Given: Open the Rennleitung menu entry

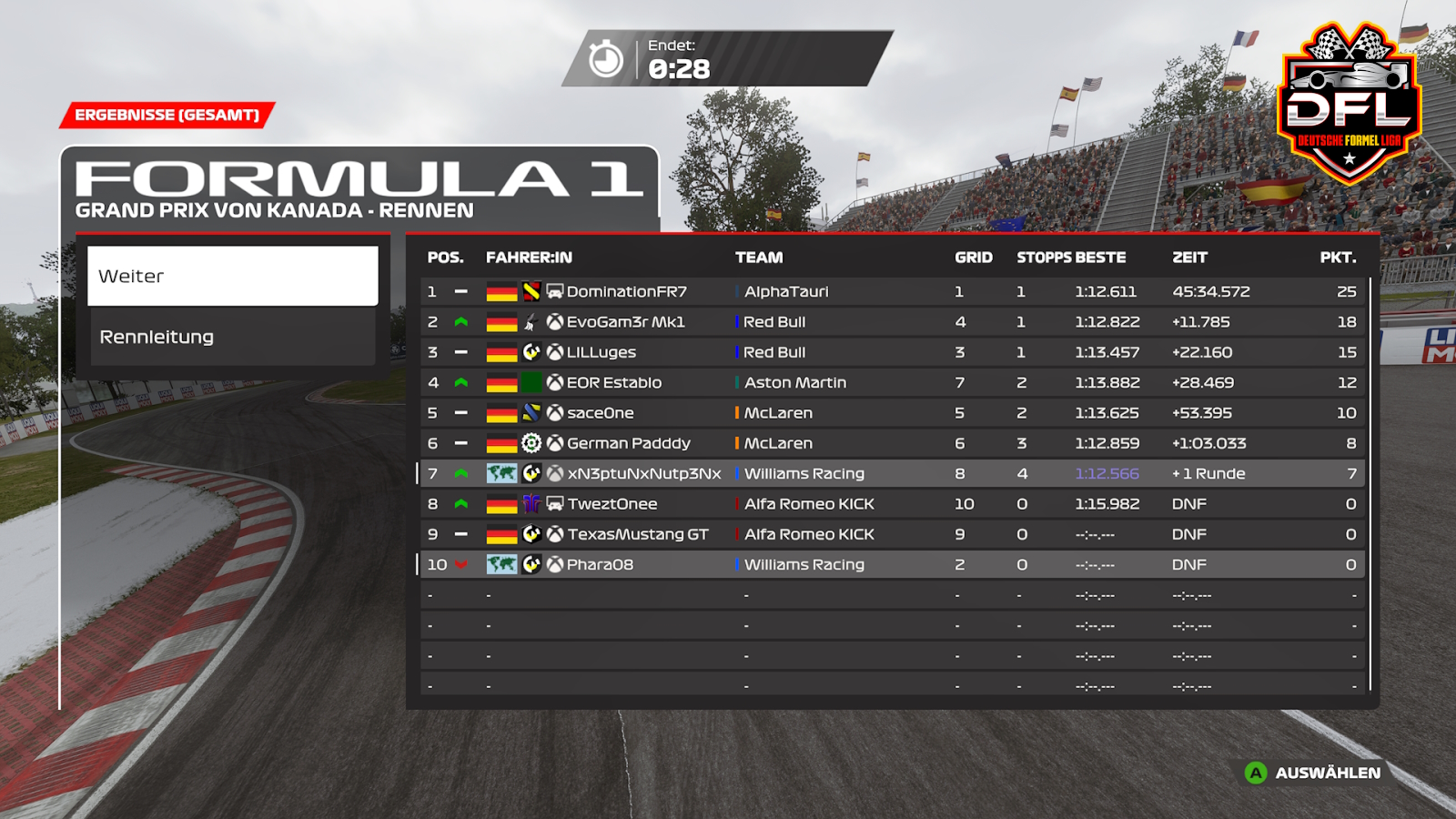Looking at the screenshot, I should pyautogui.click(x=232, y=337).
